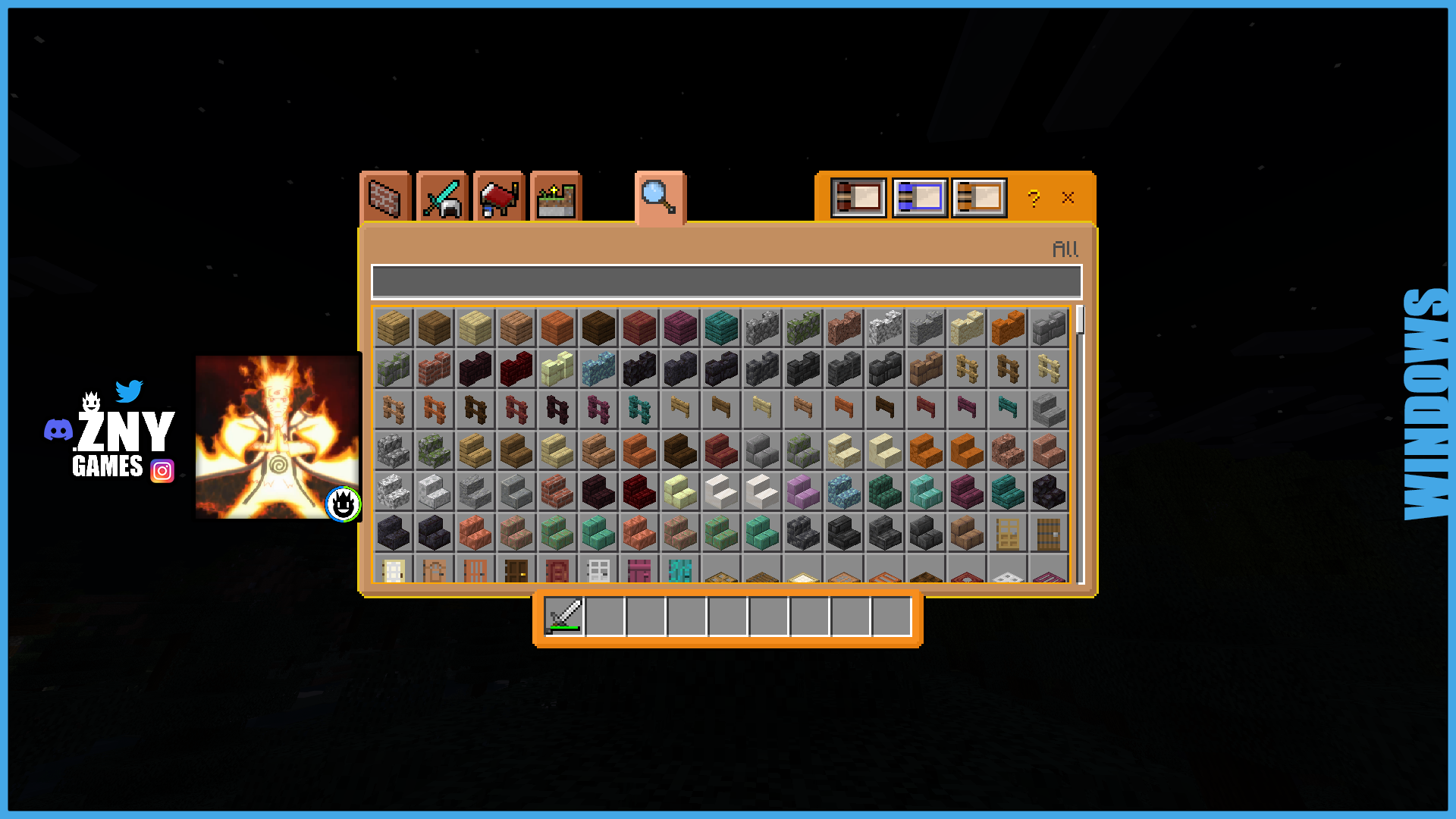Select the hay bale block in the grid

click(393, 327)
